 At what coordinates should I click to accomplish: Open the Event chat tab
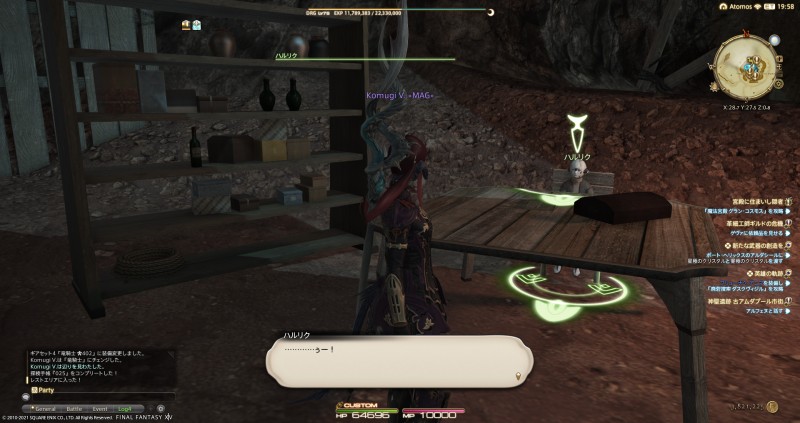tap(100, 408)
